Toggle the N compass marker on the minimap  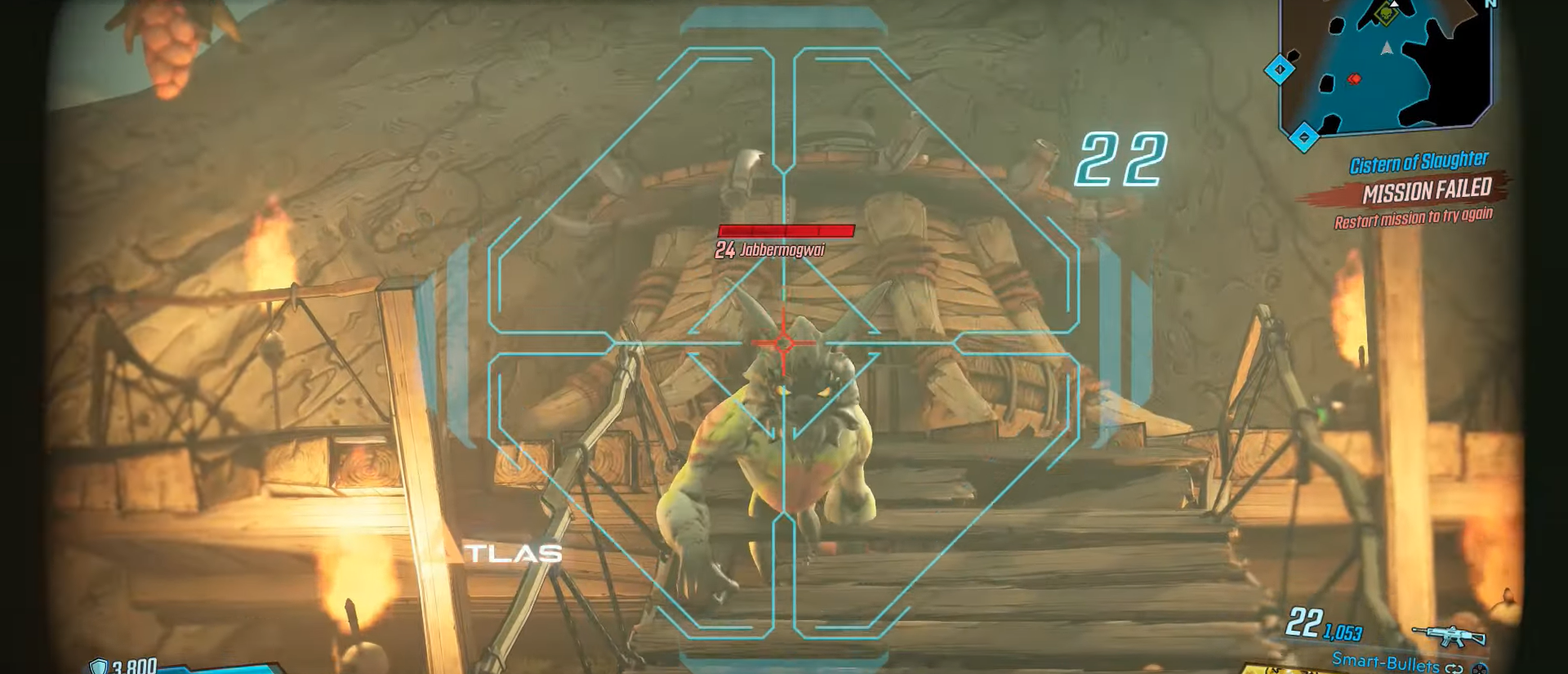click(1490, 5)
